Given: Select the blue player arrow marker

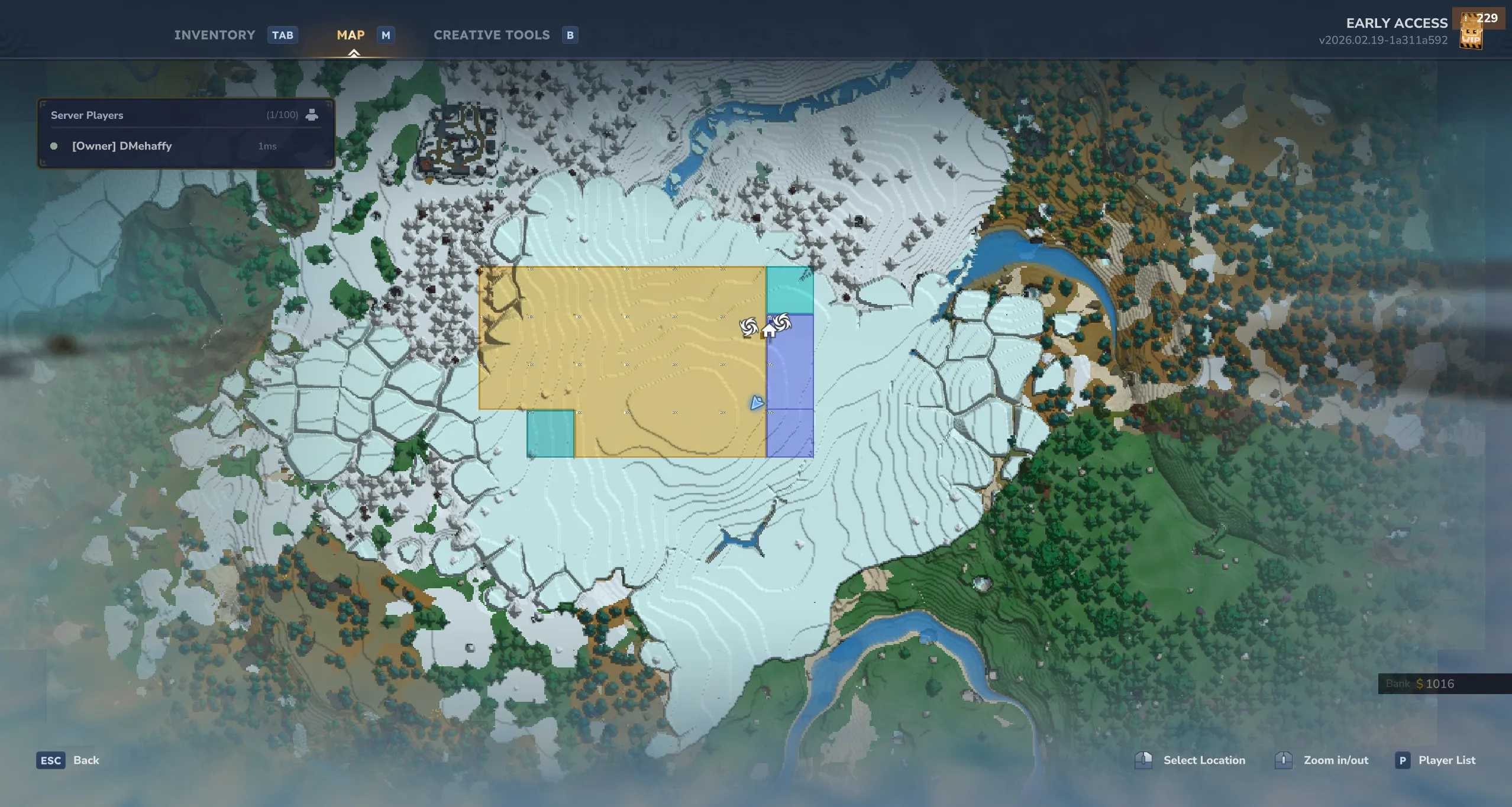Looking at the screenshot, I should click(757, 403).
